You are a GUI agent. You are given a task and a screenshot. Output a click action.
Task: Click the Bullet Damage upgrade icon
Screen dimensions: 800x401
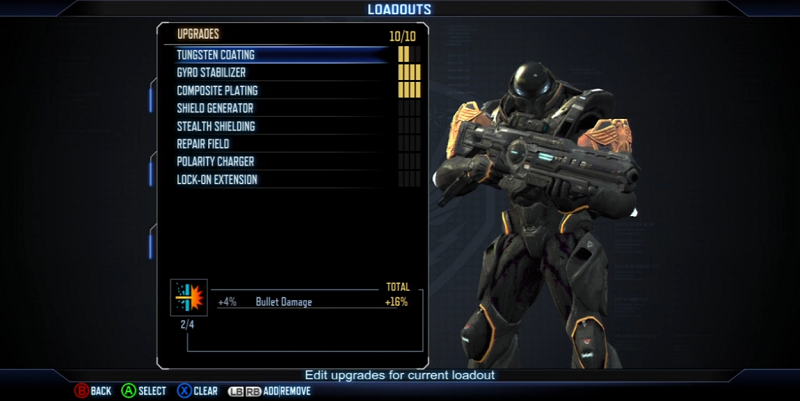pos(187,298)
